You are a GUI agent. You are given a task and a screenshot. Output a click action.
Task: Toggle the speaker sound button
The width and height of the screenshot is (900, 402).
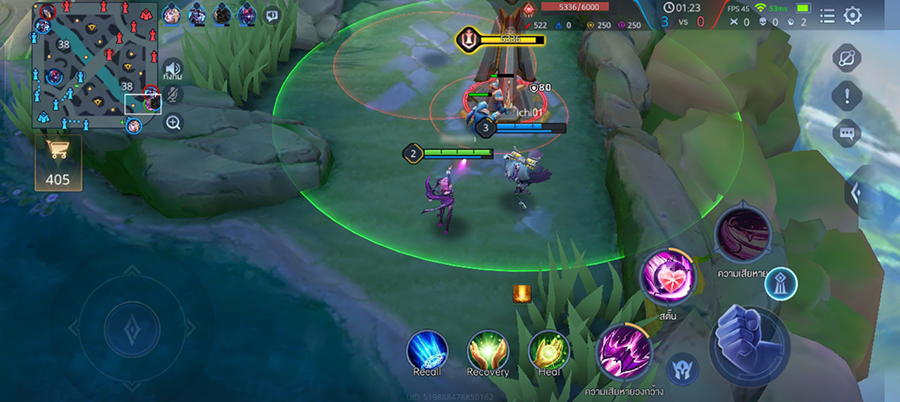pyautogui.click(x=173, y=70)
